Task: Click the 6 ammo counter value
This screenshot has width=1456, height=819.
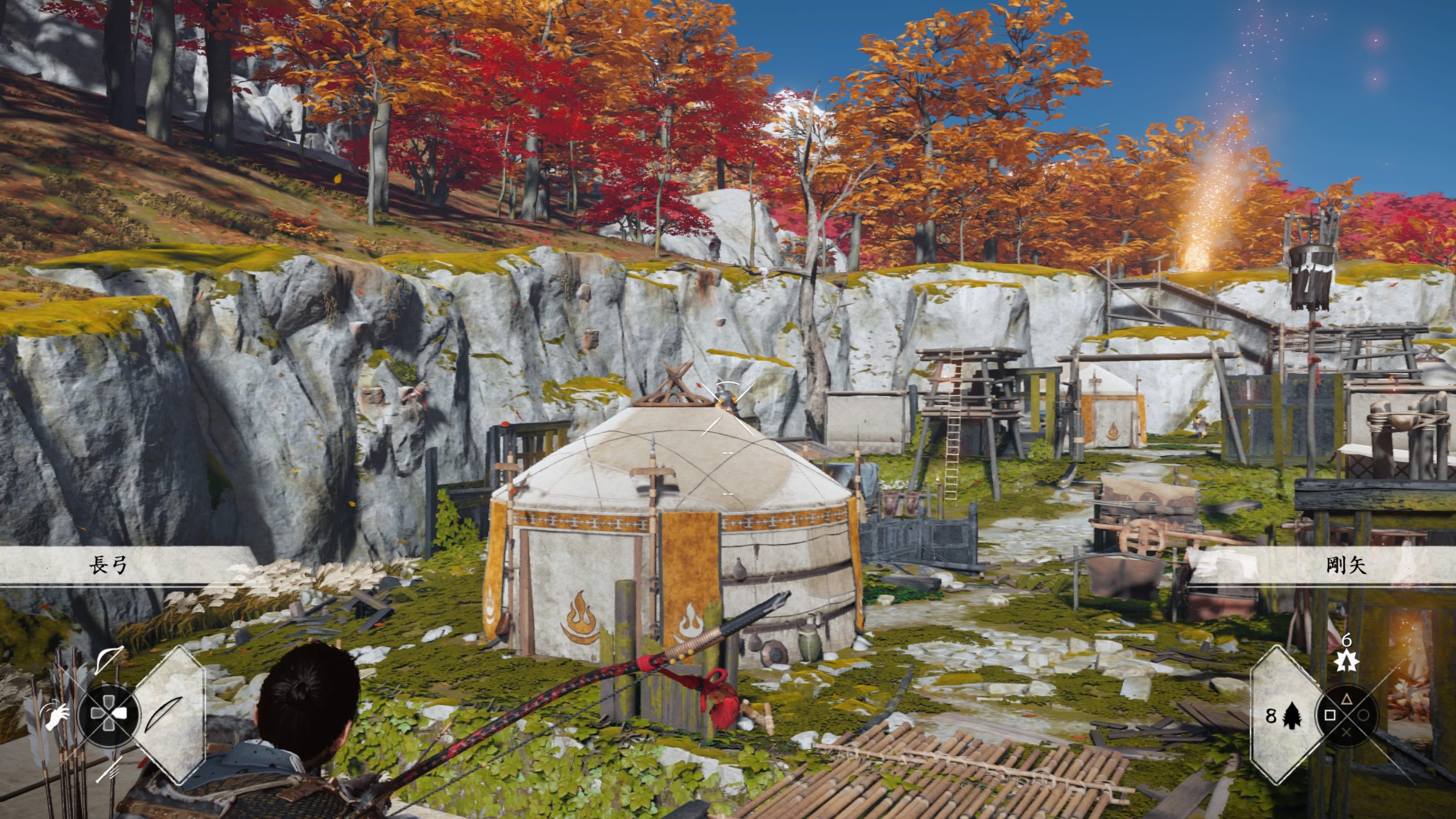Action: [x=1347, y=640]
